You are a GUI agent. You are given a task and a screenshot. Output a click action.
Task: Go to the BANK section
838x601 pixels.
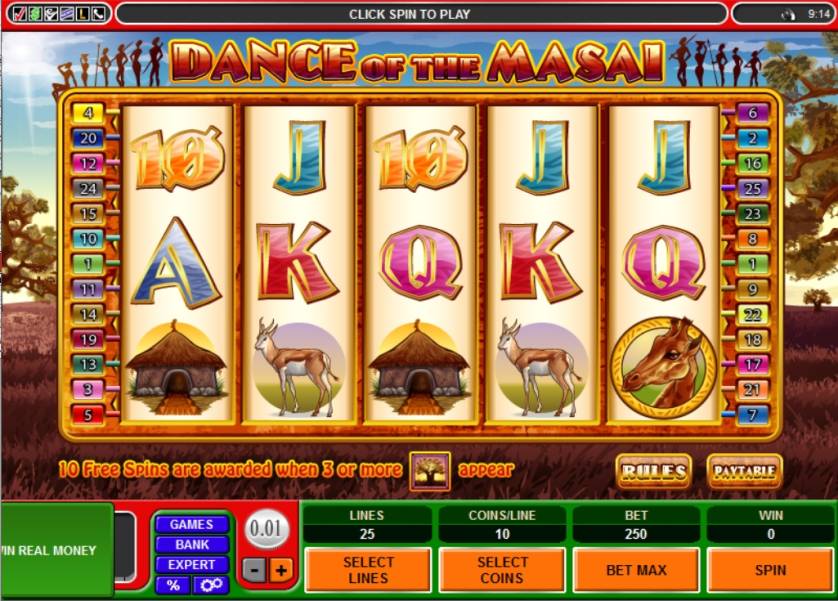[191, 545]
